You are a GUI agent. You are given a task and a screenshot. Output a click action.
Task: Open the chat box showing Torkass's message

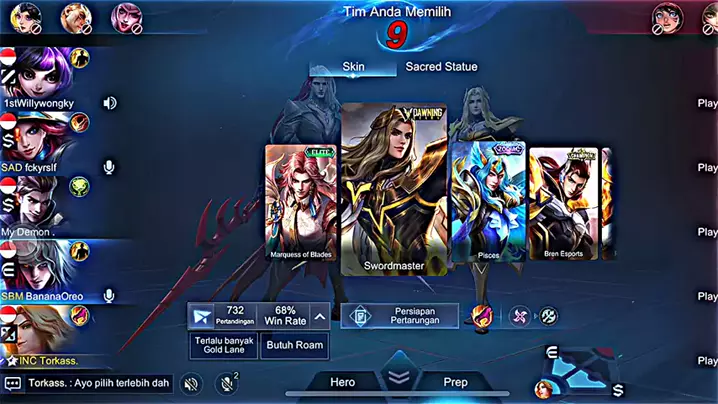(x=88, y=383)
